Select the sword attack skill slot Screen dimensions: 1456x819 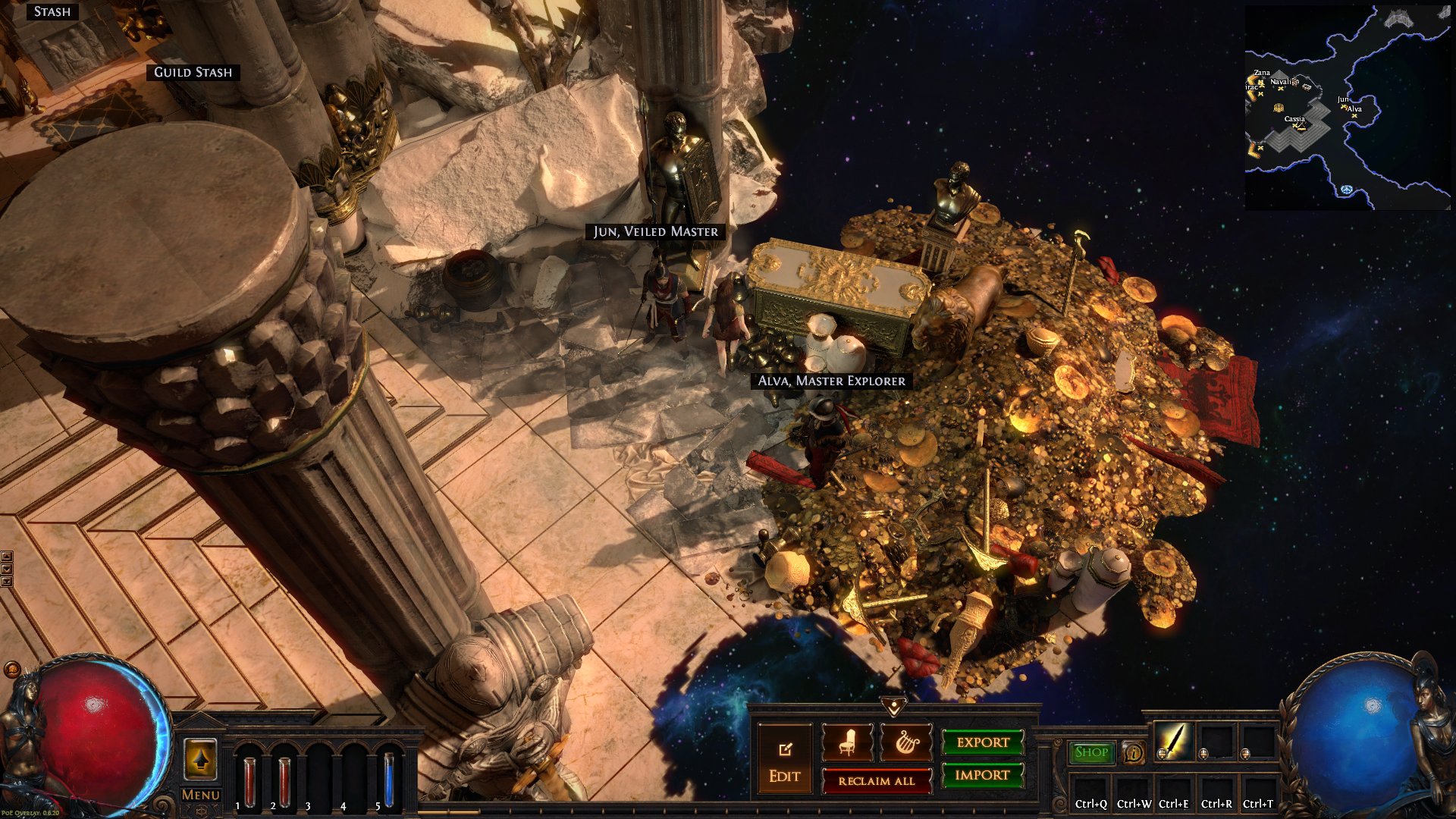[x=1173, y=741]
